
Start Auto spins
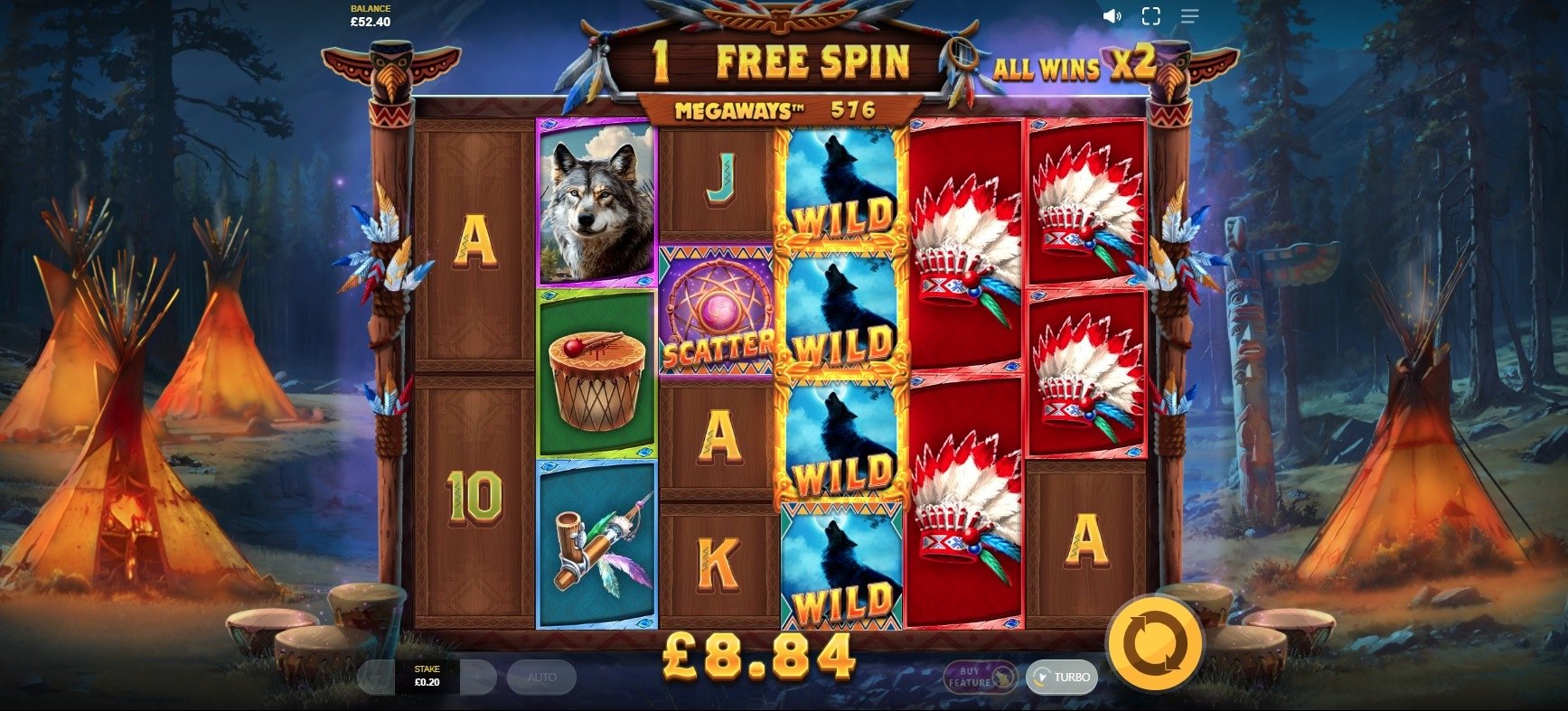coord(541,677)
